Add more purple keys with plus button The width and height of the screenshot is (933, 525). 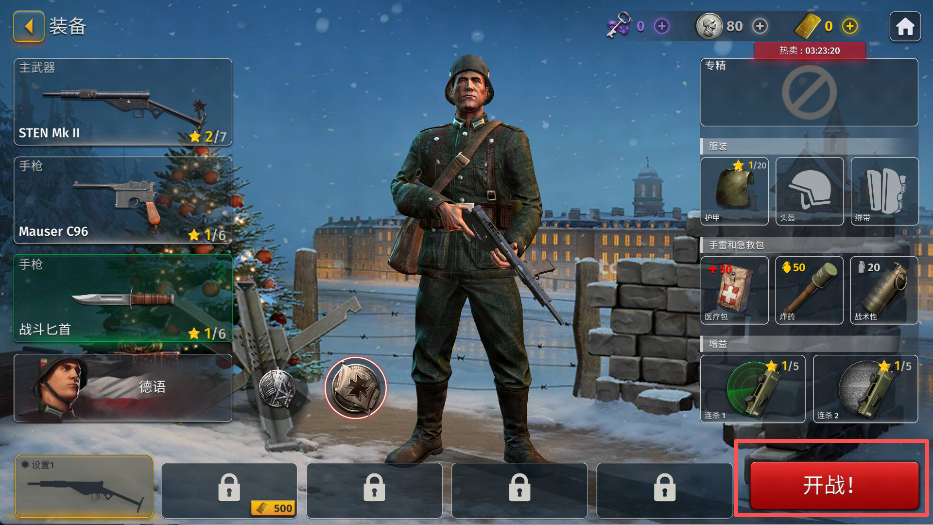(661, 26)
